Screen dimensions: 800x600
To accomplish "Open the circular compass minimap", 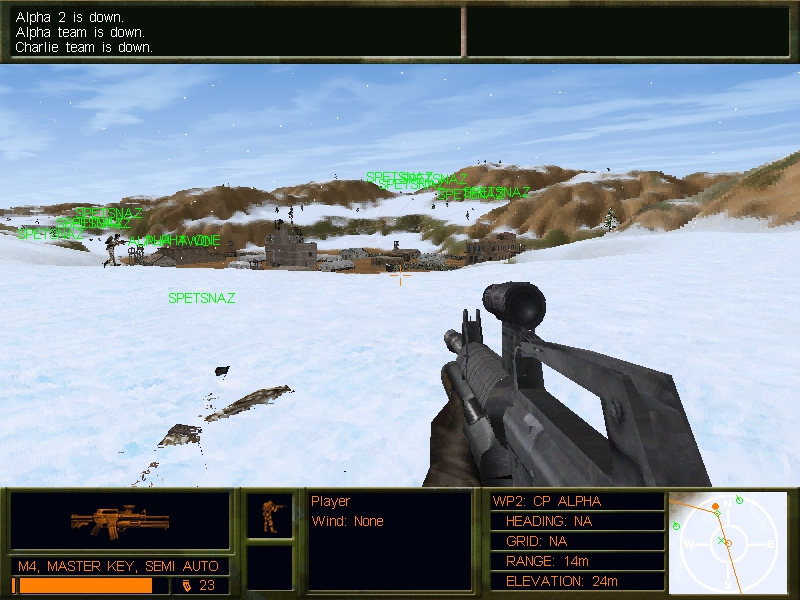I will [x=726, y=542].
